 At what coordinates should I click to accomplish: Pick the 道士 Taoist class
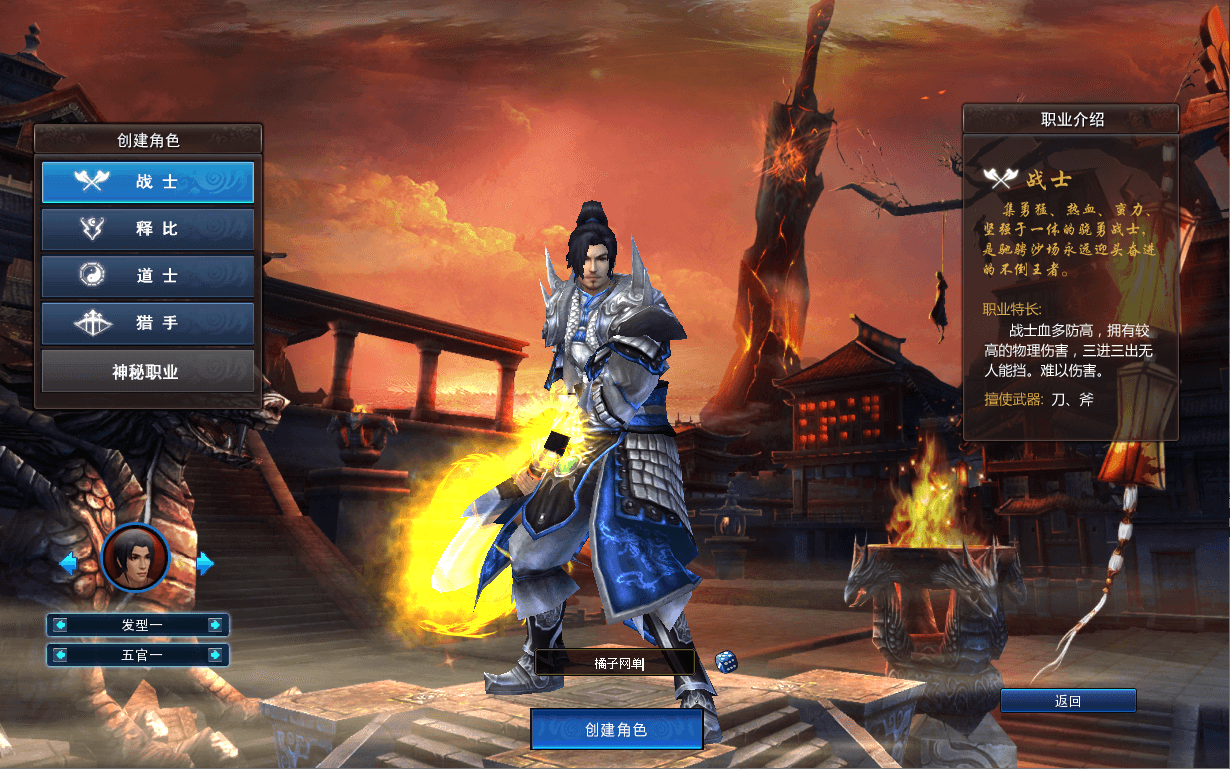147,276
